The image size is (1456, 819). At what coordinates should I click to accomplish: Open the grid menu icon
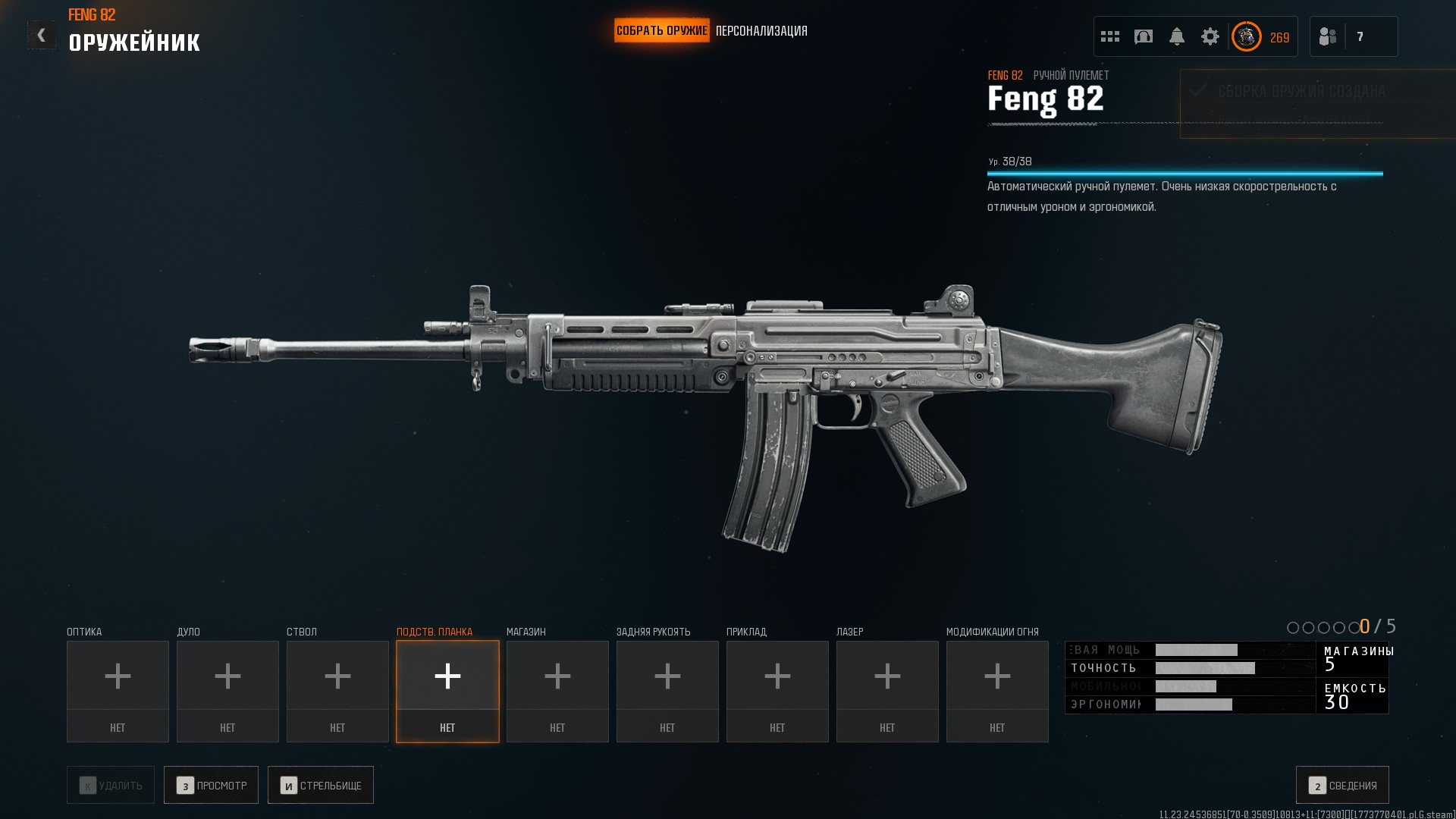[x=1110, y=36]
